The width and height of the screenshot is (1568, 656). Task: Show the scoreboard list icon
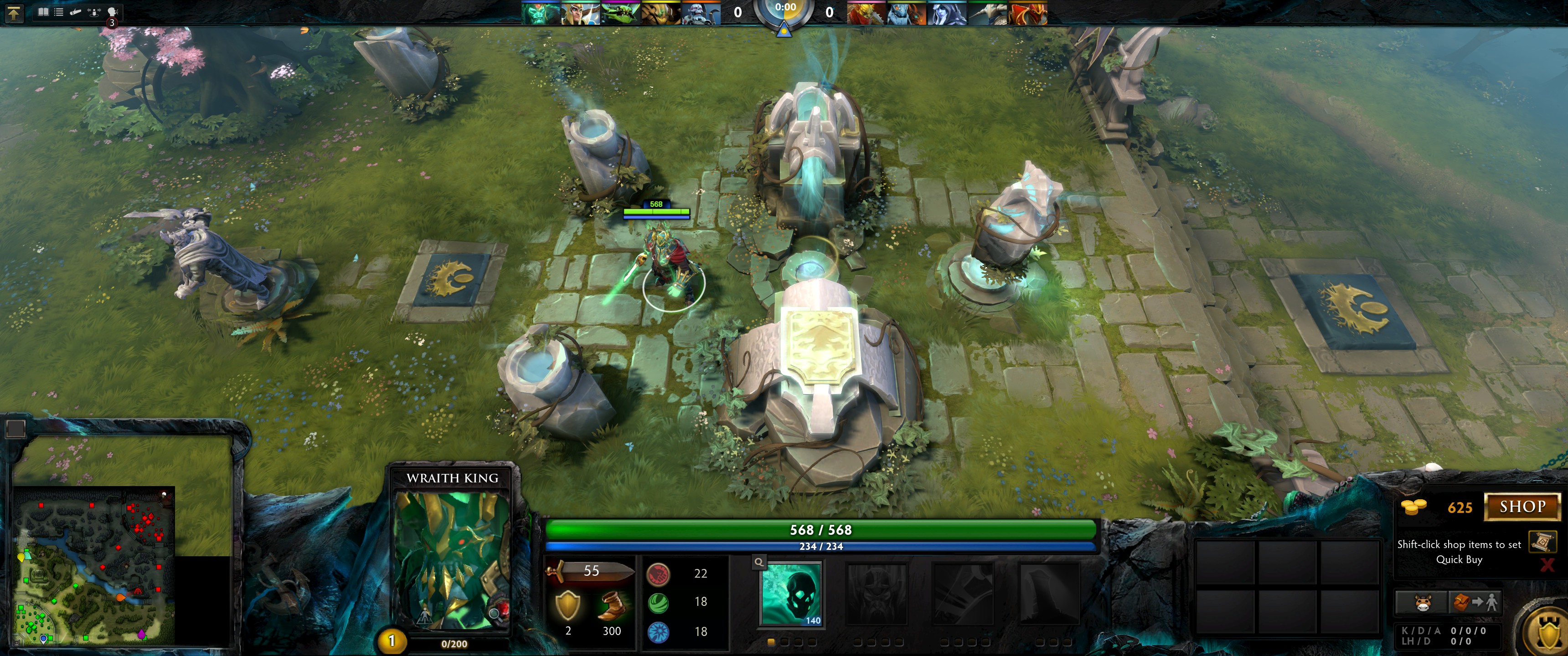pos(59,11)
